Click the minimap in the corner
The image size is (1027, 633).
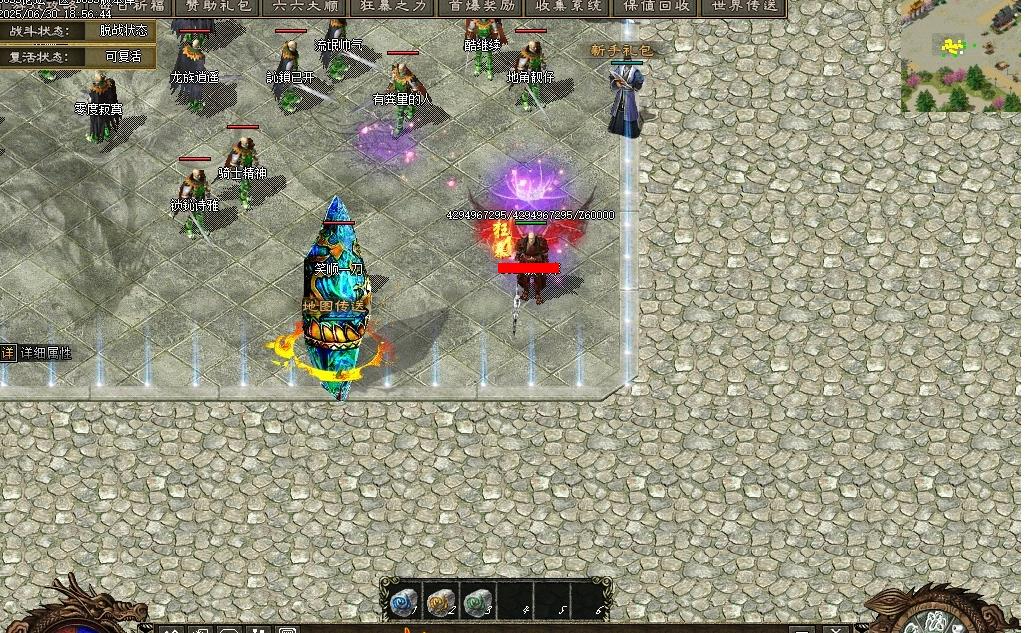point(960,55)
